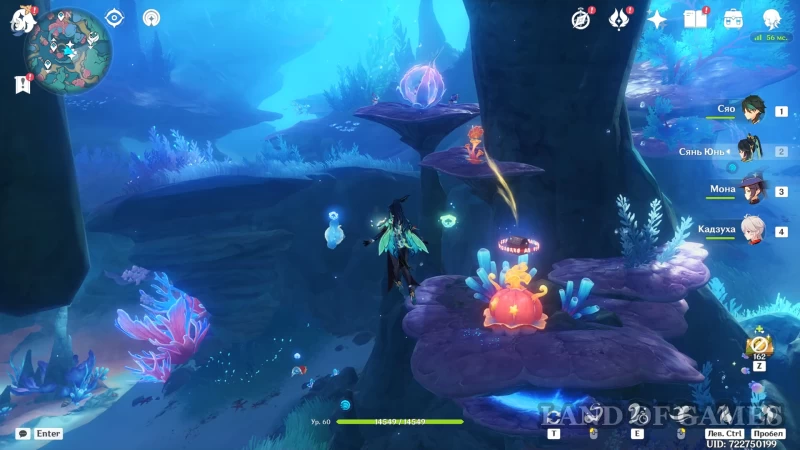
Task: Open the wish star icon
Action: pyautogui.click(x=657, y=18)
